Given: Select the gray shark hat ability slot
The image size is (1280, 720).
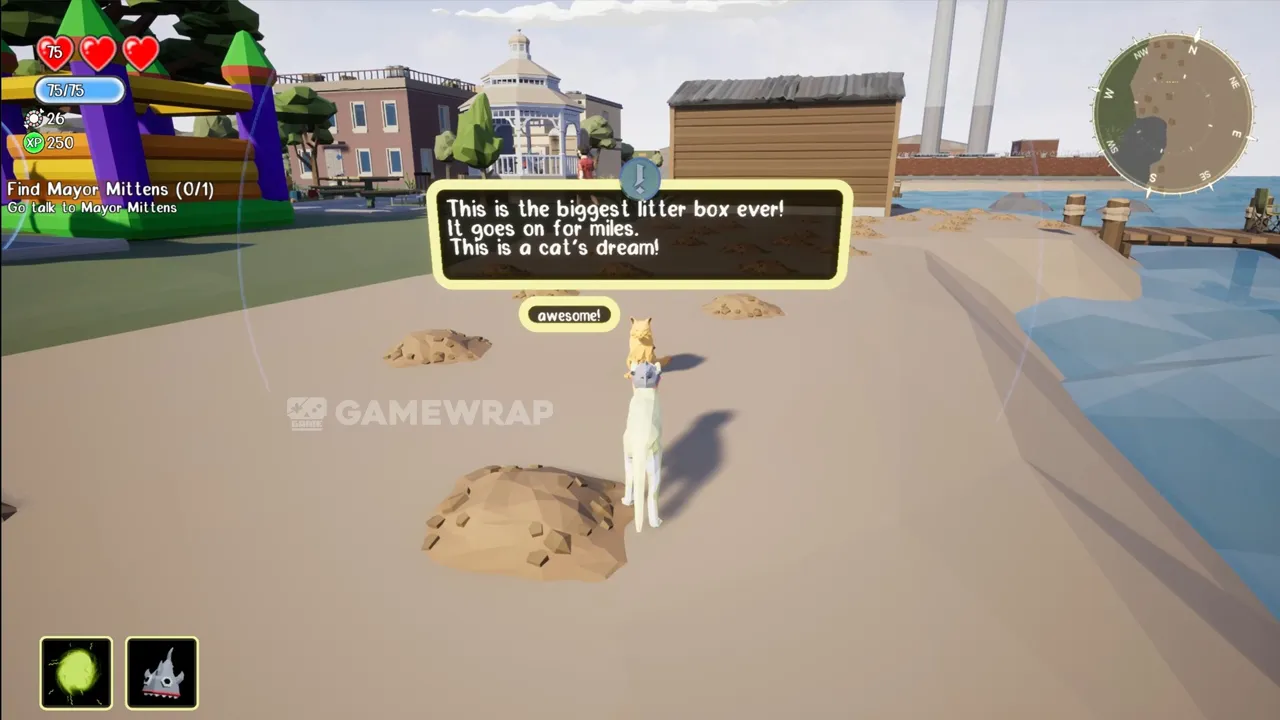Looking at the screenshot, I should pos(162,673).
